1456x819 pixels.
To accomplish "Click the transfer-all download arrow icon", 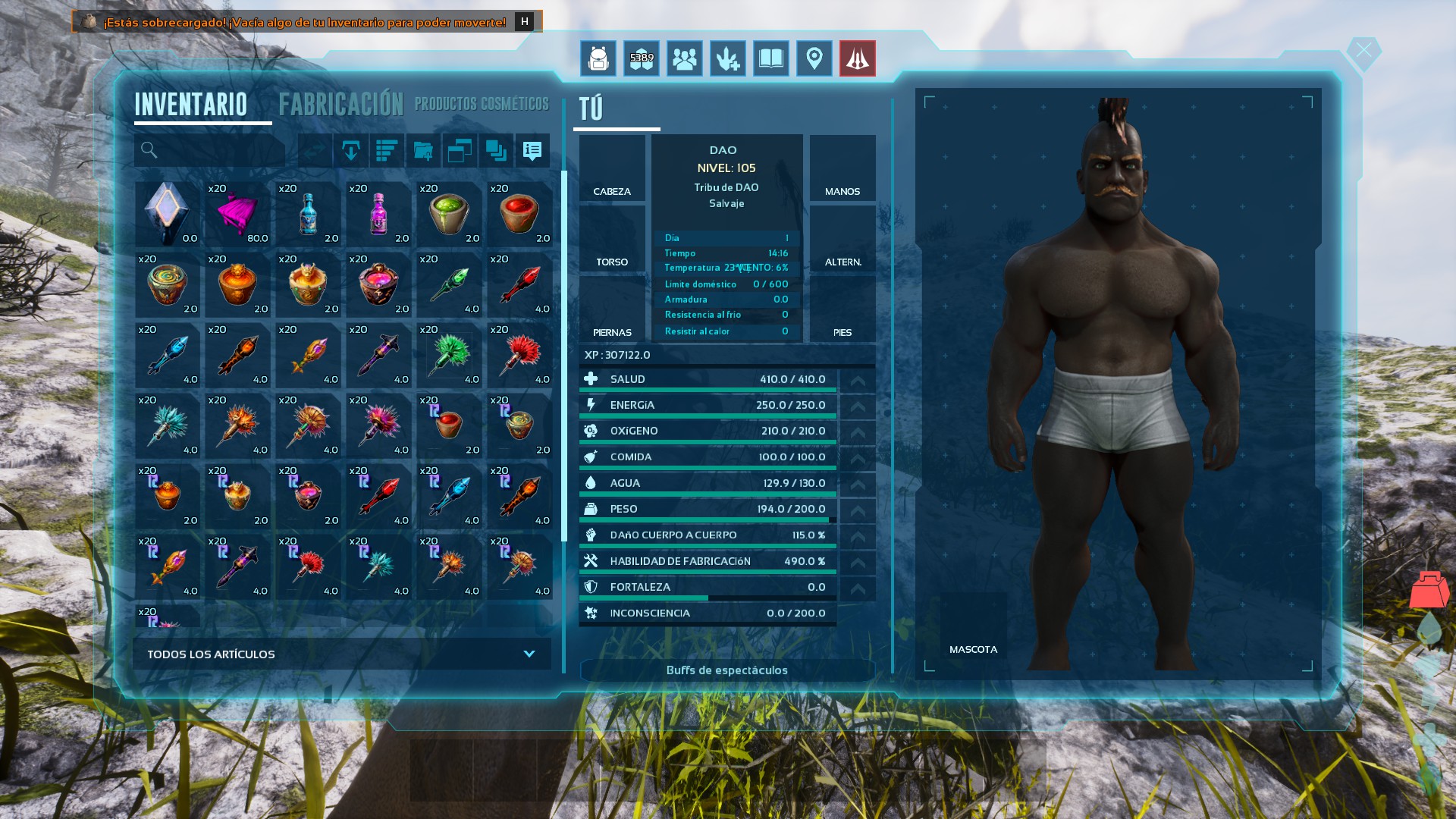I will pyautogui.click(x=350, y=150).
